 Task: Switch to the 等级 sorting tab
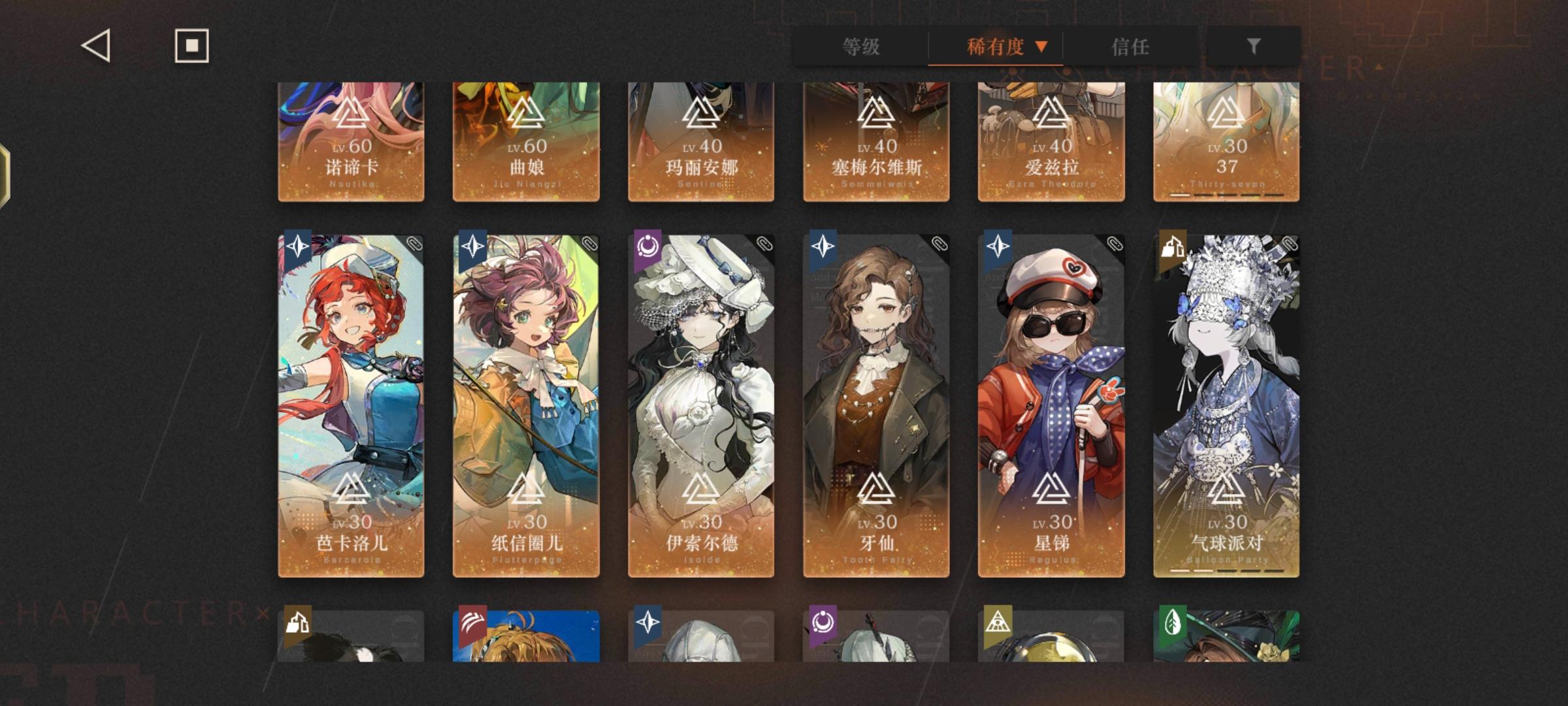858,46
